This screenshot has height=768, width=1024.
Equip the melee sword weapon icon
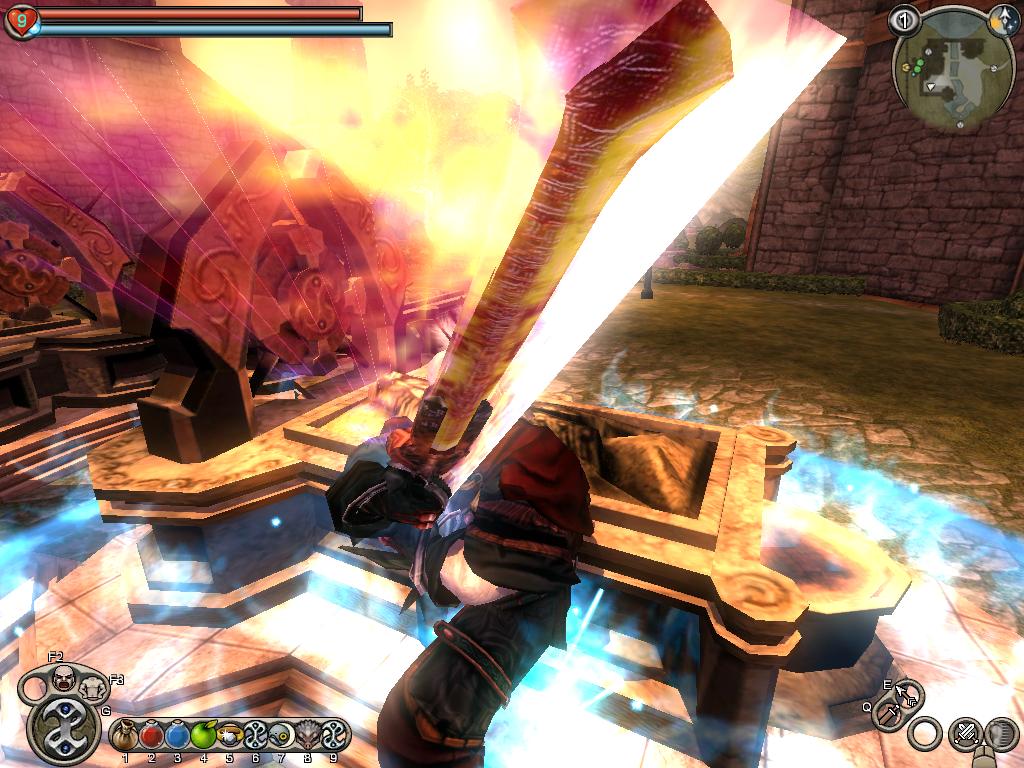click(887, 713)
